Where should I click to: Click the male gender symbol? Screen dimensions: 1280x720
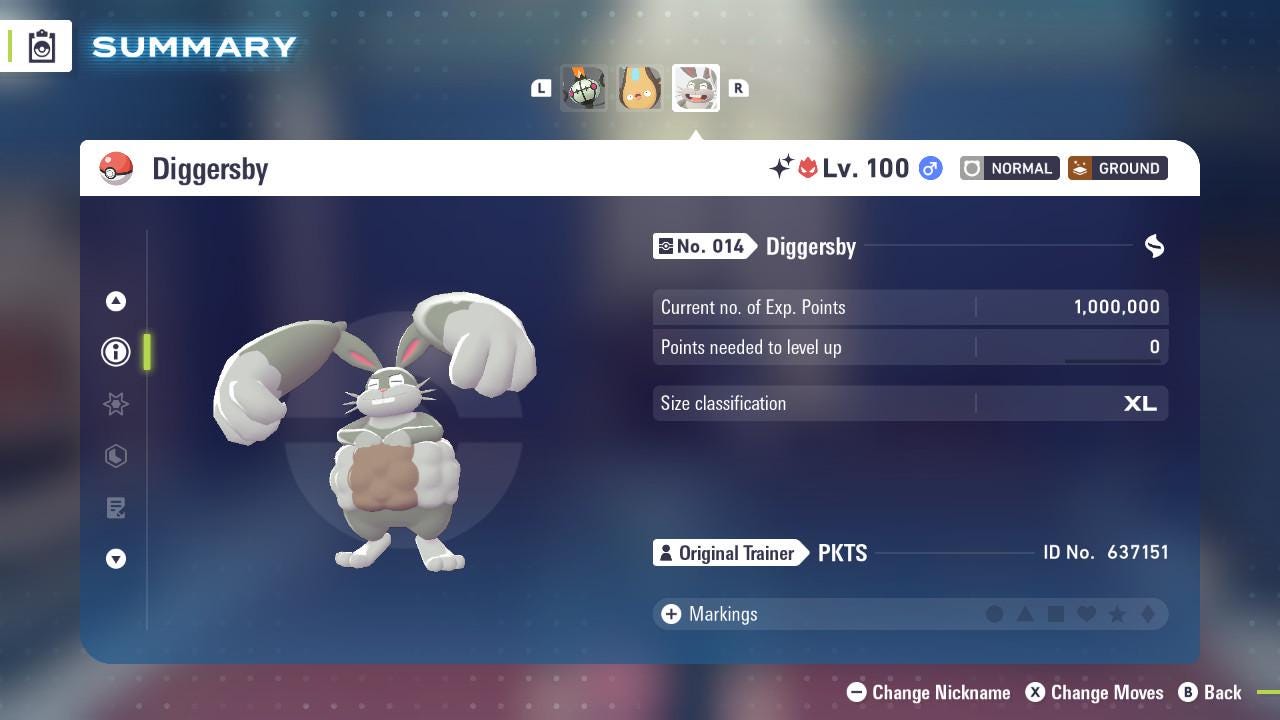(x=929, y=168)
